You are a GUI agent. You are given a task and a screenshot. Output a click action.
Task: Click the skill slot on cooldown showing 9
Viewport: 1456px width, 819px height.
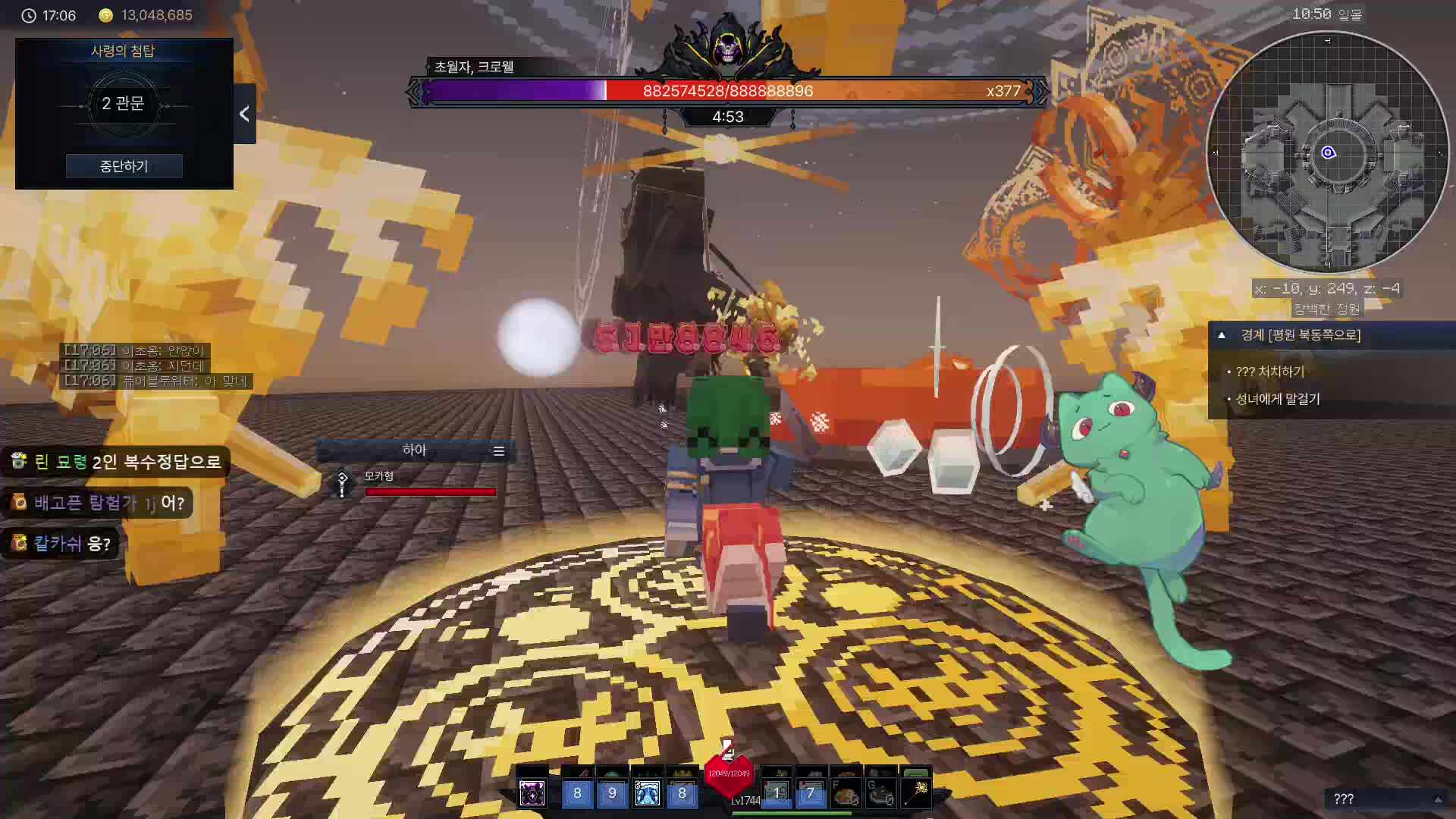pyautogui.click(x=612, y=793)
